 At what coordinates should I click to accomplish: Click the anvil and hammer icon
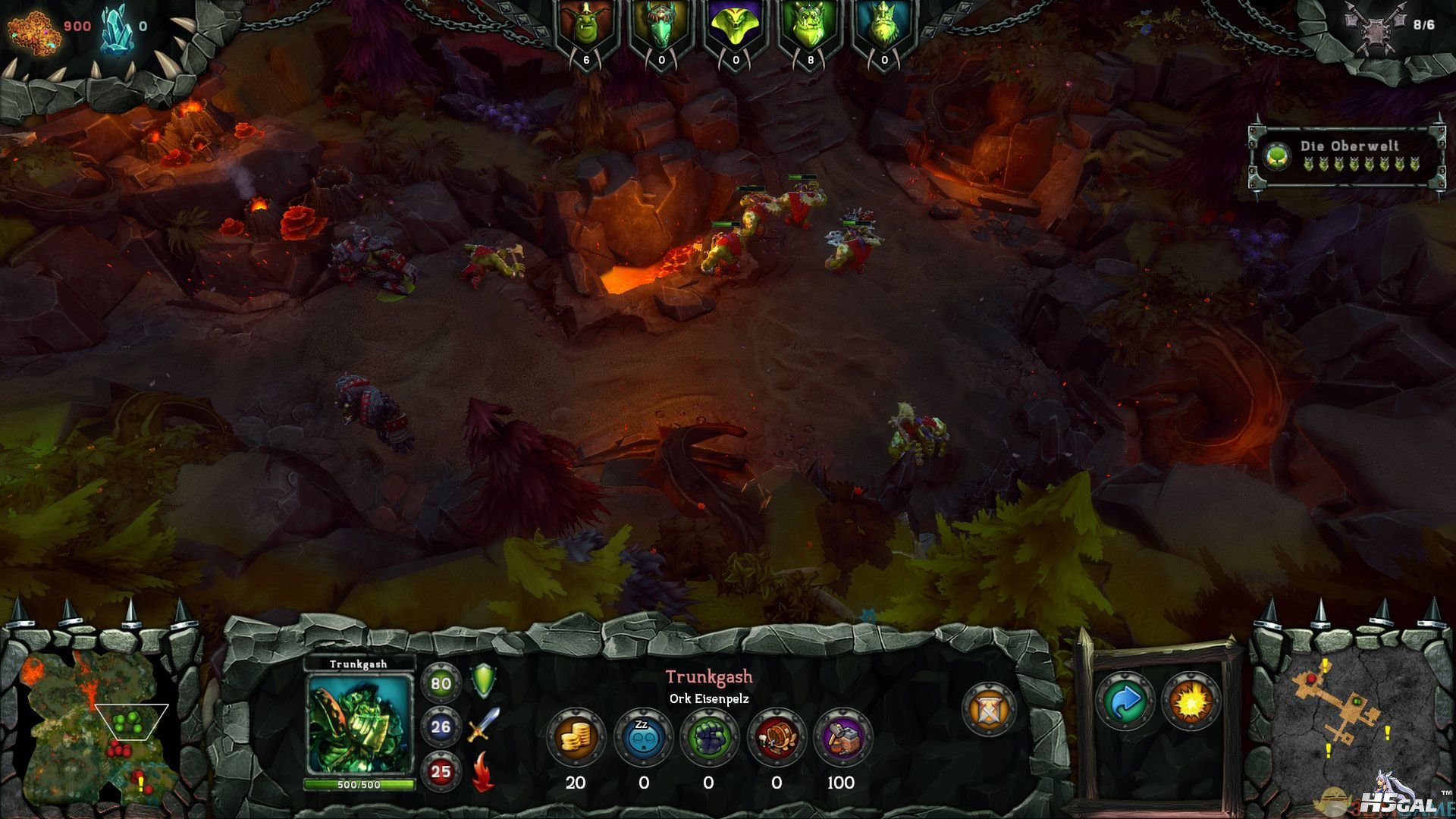point(843,736)
